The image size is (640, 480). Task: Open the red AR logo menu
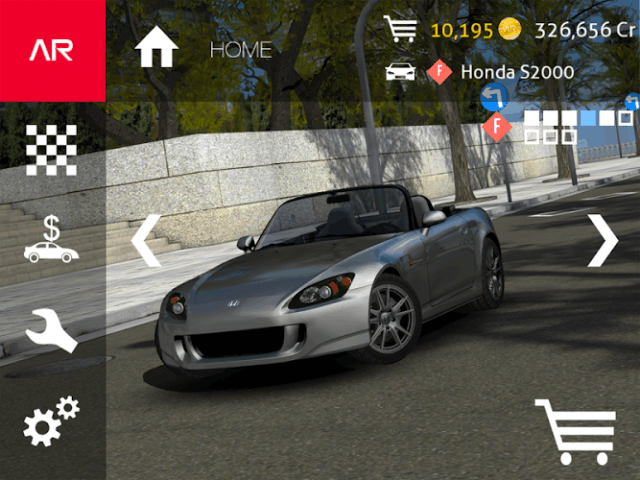[52, 50]
